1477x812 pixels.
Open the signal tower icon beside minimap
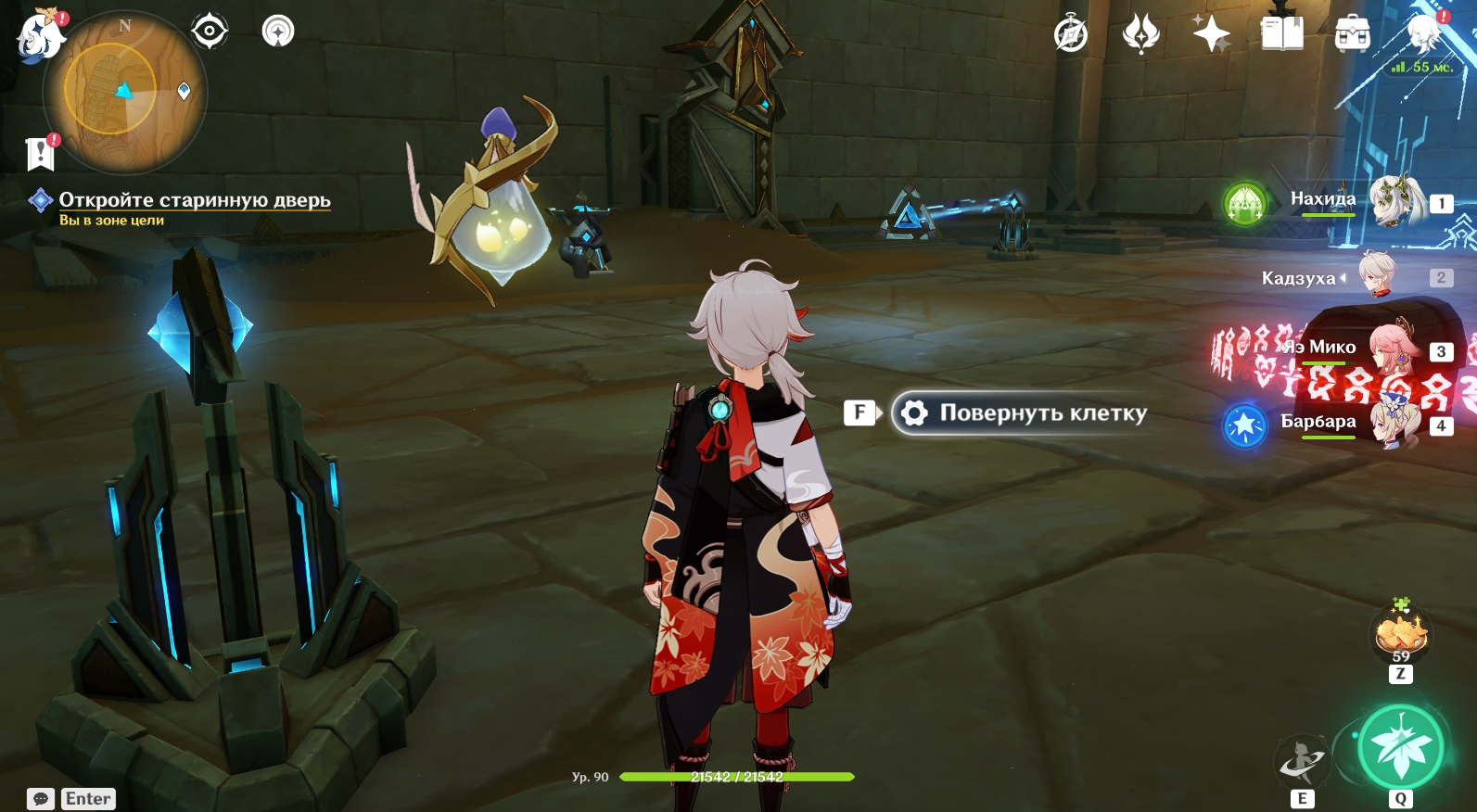278,32
